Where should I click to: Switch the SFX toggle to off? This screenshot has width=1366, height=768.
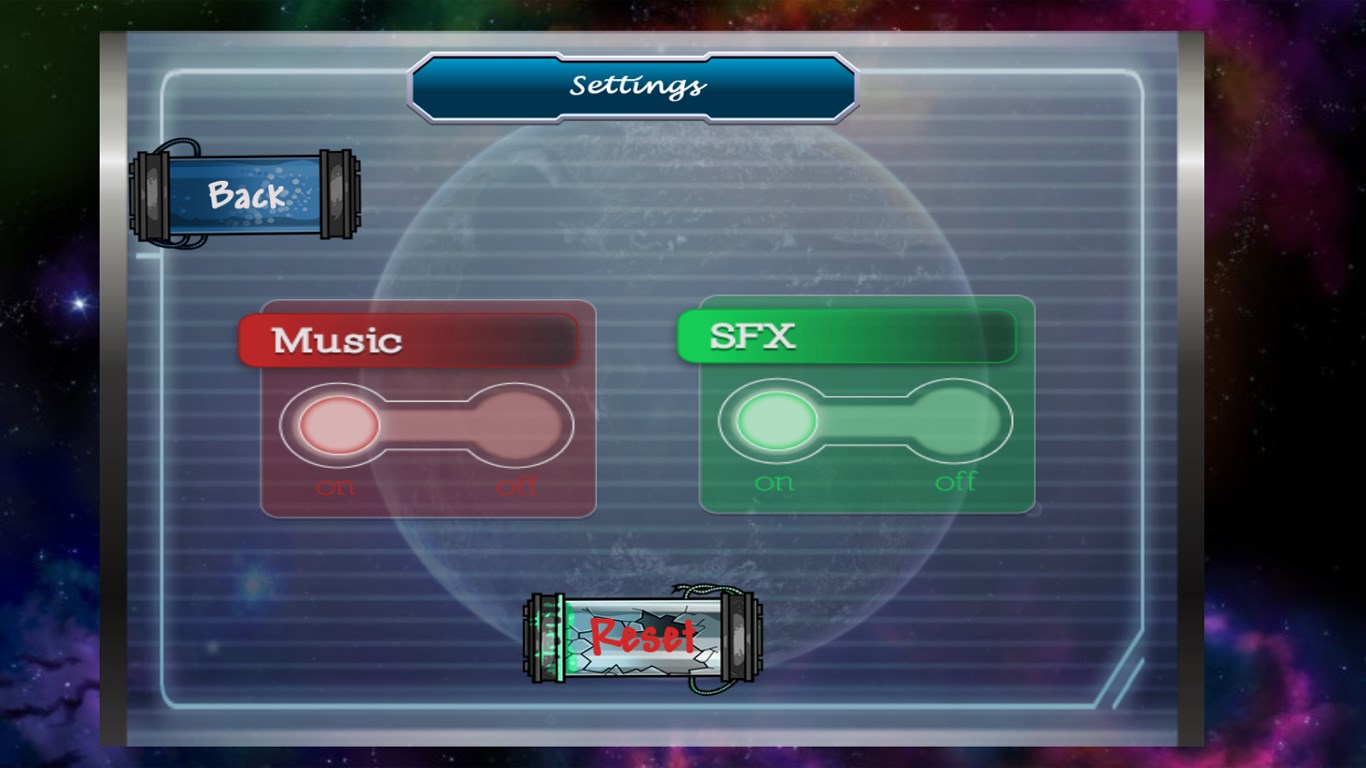tap(957, 421)
